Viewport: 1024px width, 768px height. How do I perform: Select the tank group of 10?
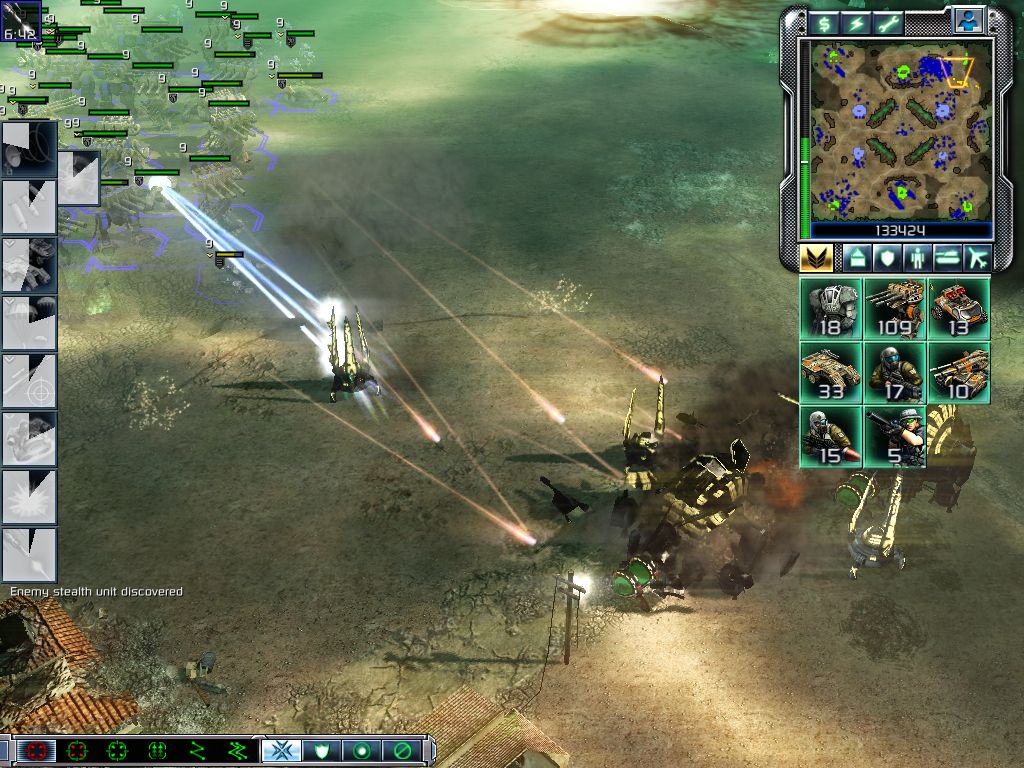pyautogui.click(x=958, y=373)
